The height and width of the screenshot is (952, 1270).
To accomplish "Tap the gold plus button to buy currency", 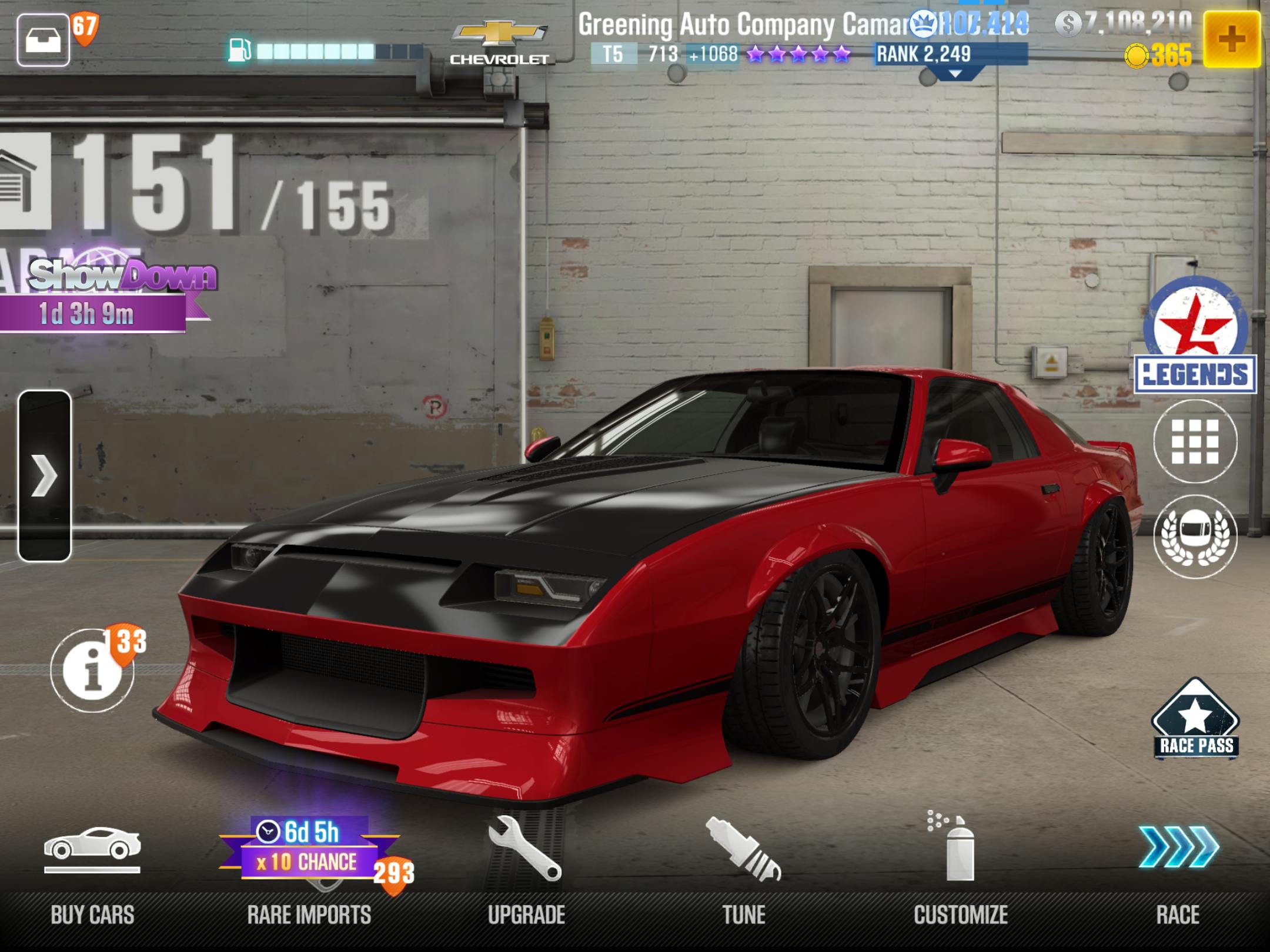I will [x=1231, y=39].
